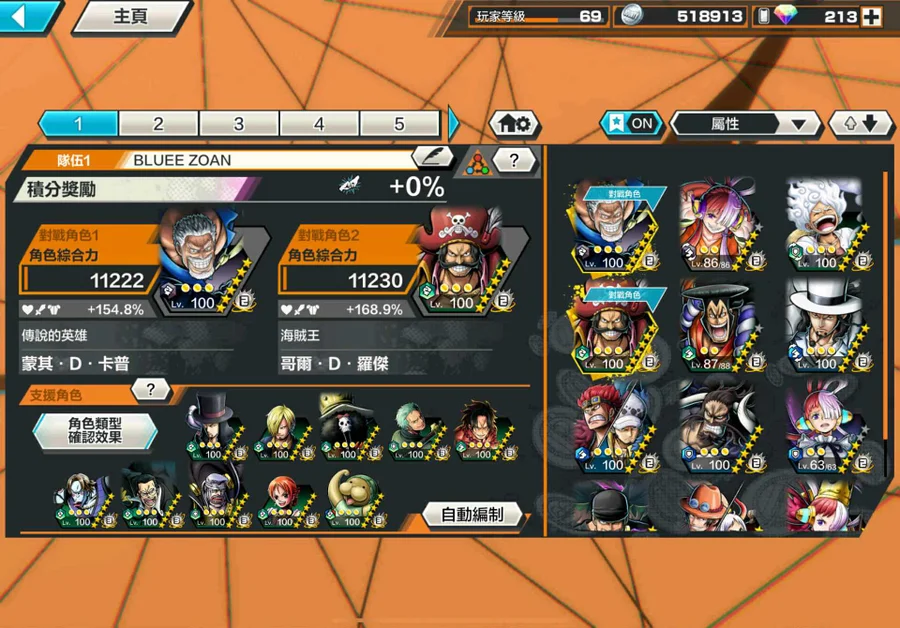Click the 角色類型確認效果 button
900x628 pixels.
coord(95,430)
